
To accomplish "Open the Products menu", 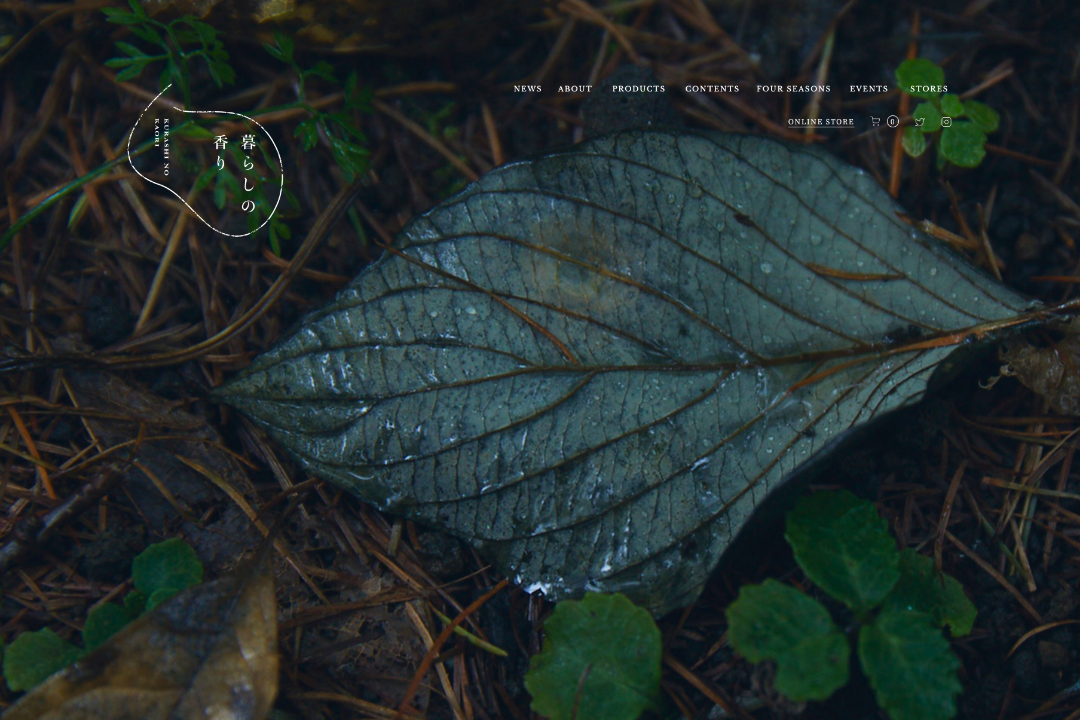I will [638, 89].
